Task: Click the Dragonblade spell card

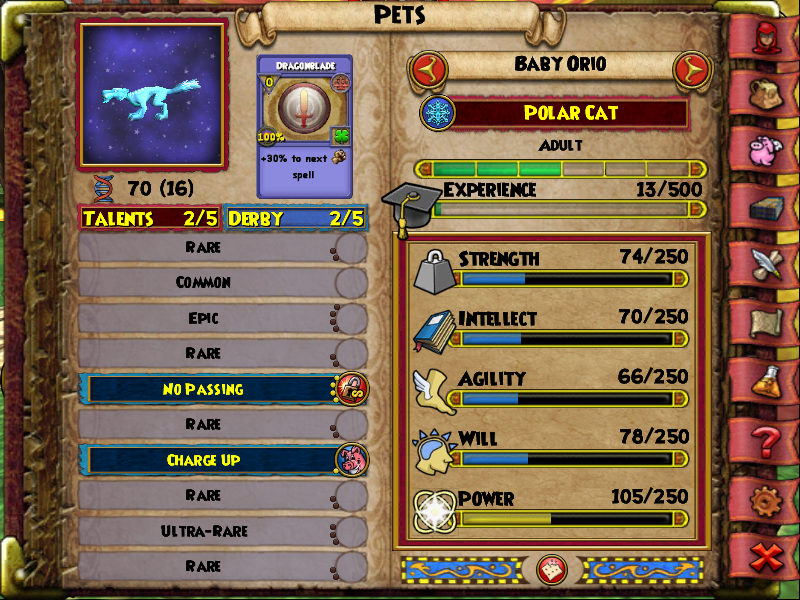Action: (304, 125)
